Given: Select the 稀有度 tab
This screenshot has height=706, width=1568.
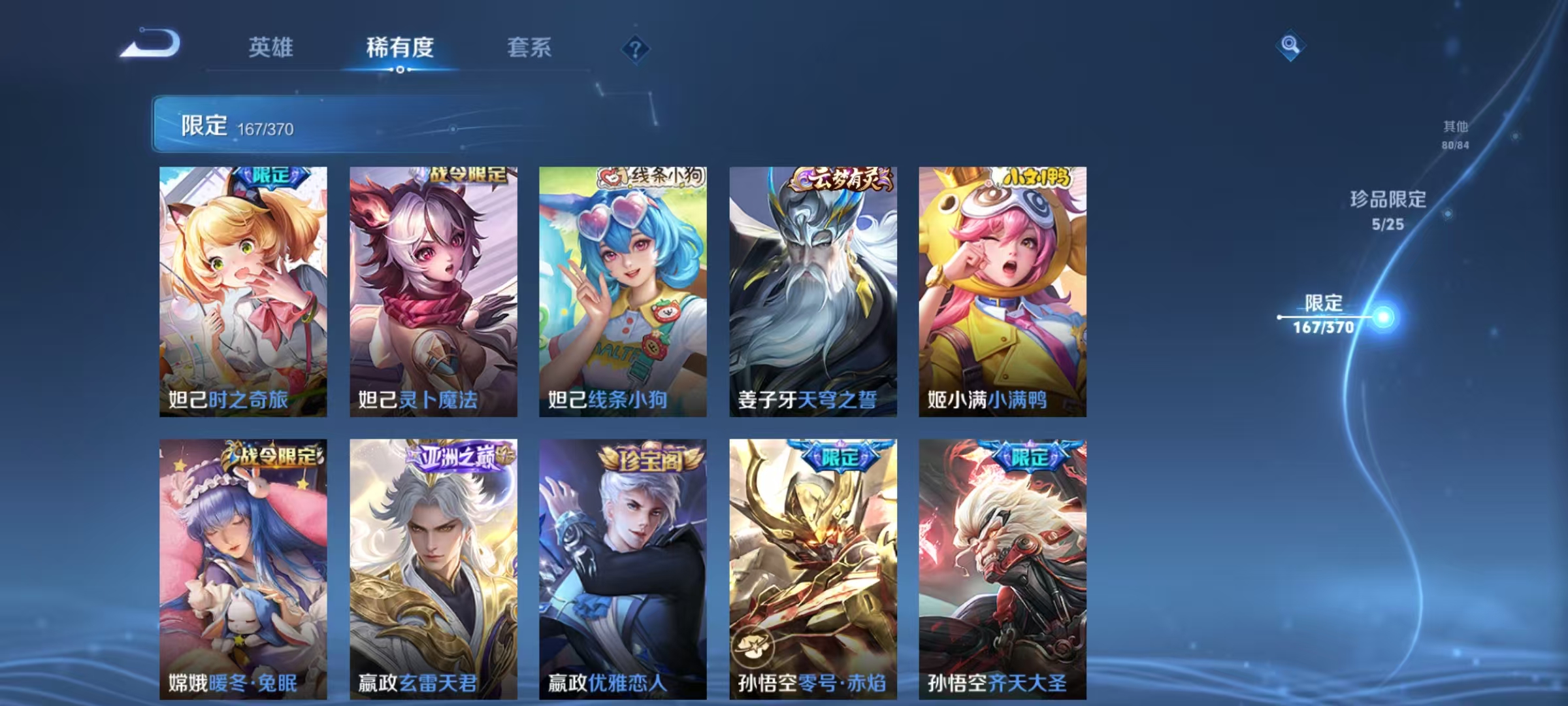Looking at the screenshot, I should [400, 47].
